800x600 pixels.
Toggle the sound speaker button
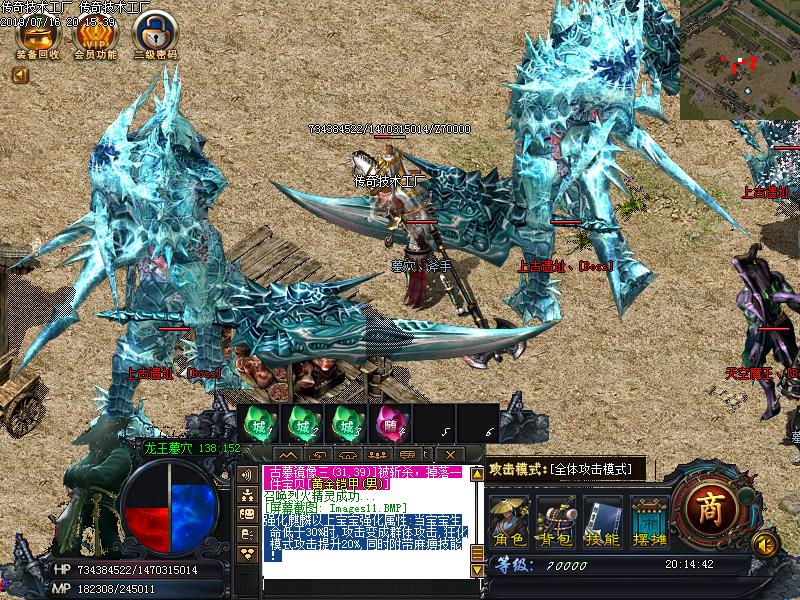[765, 543]
